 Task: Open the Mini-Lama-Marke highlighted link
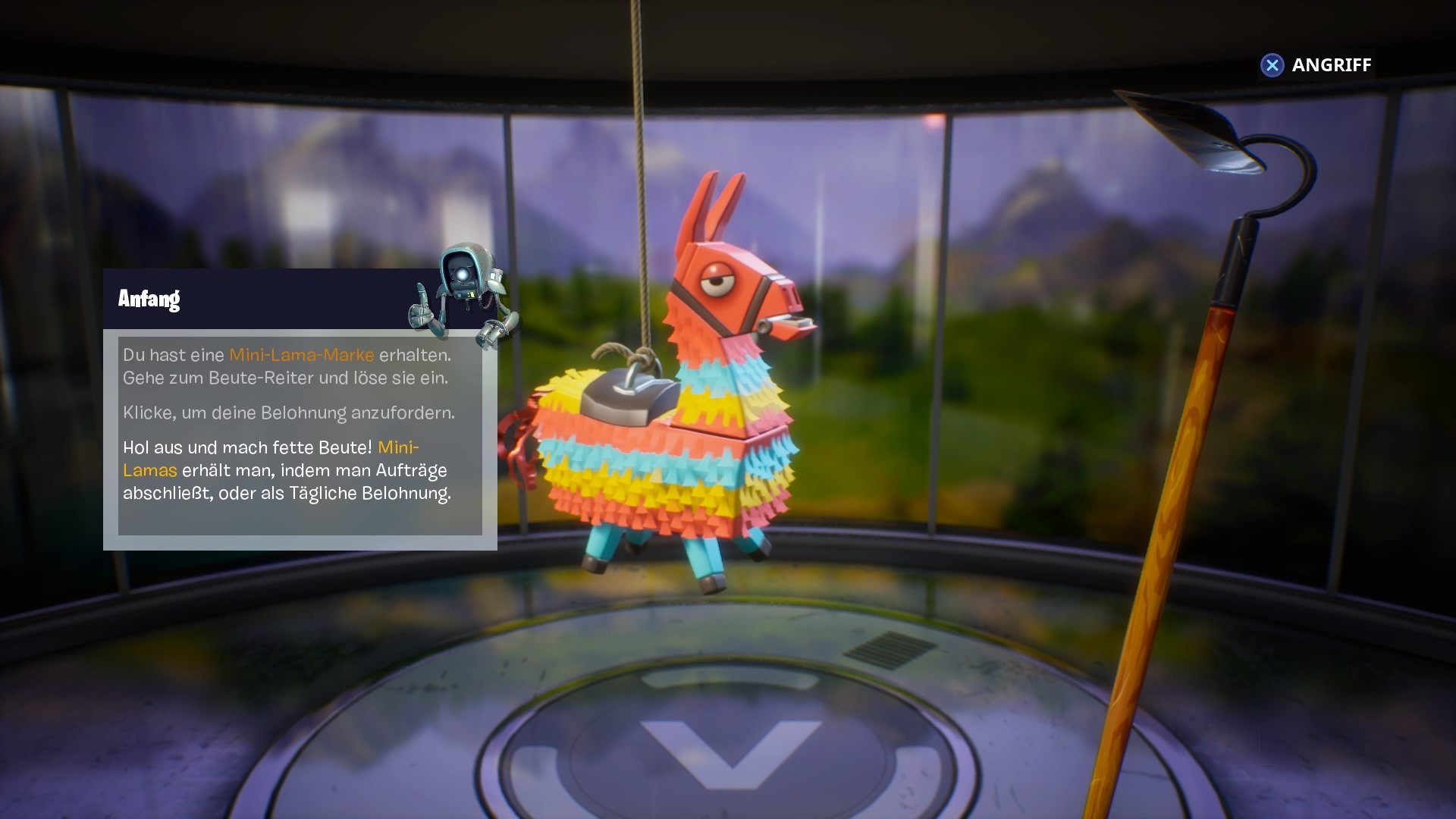pyautogui.click(x=302, y=353)
